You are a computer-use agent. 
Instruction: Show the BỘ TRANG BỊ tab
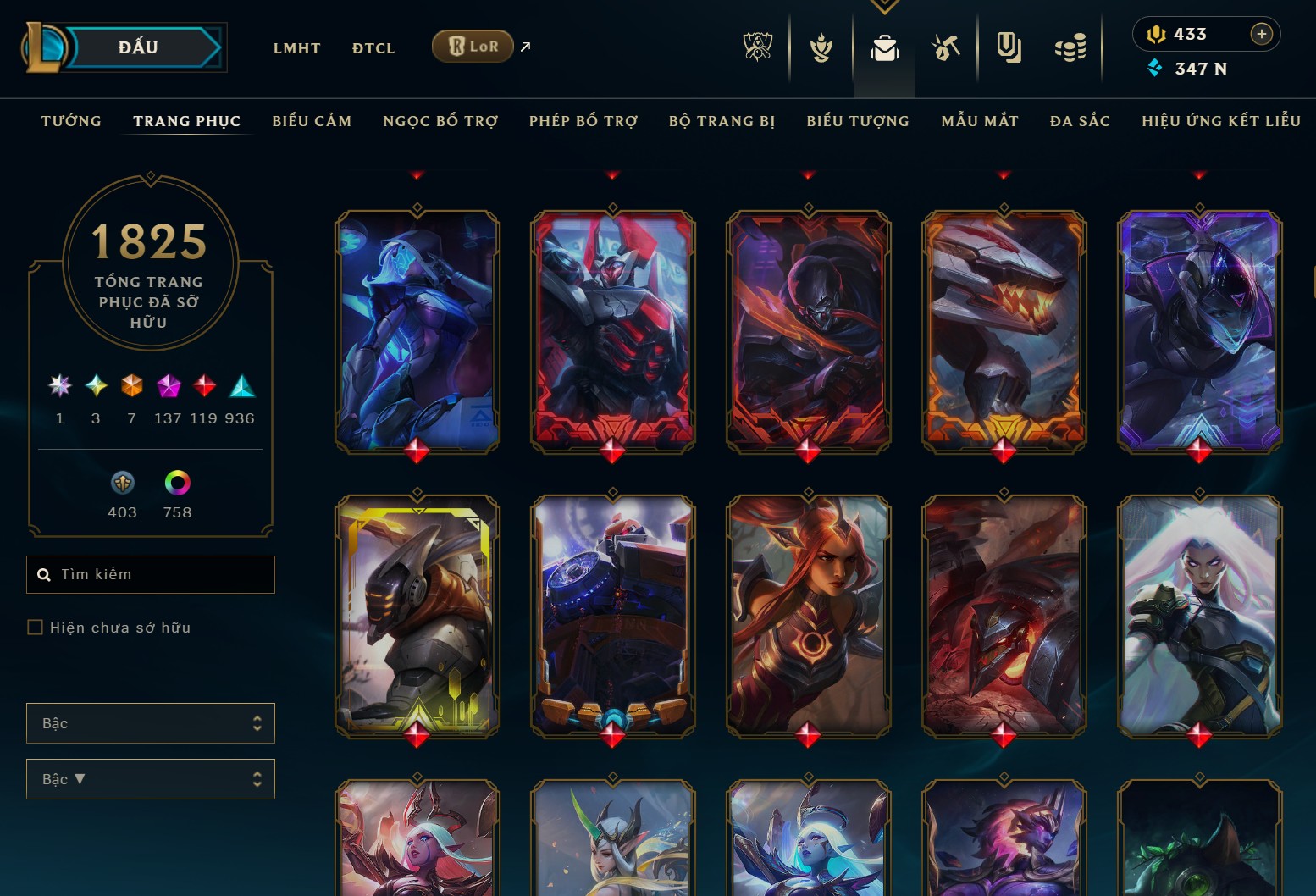722,121
